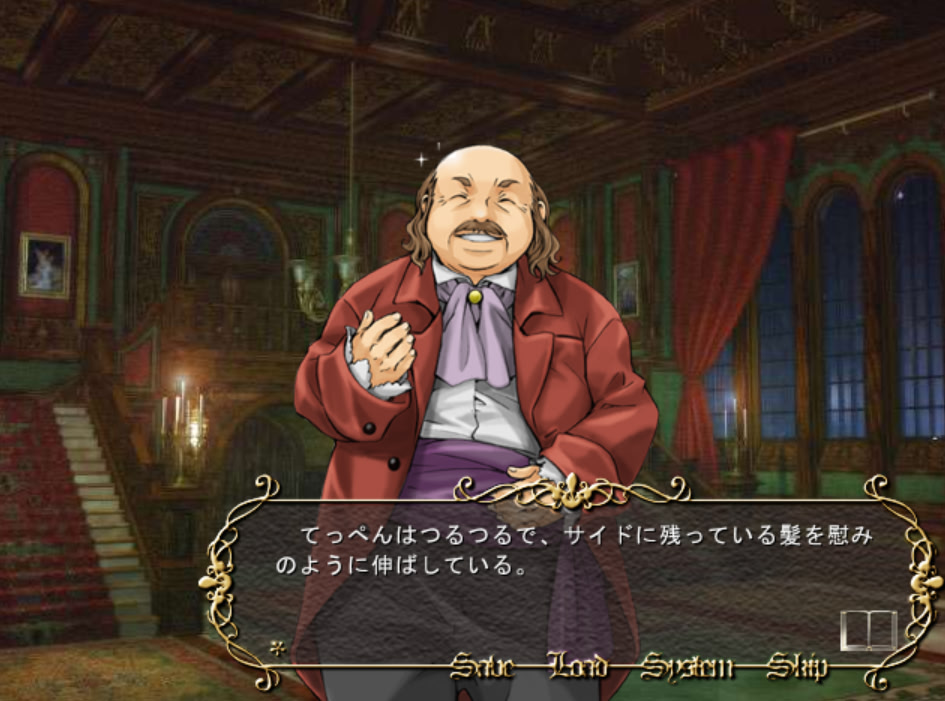Open the Save menu

click(481, 667)
